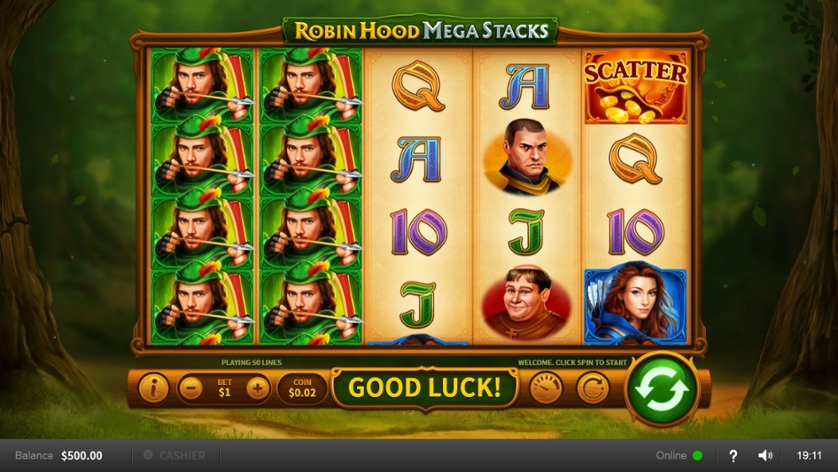Increase the bet with the plus button
This screenshot has height=472, width=838.
[x=258, y=388]
